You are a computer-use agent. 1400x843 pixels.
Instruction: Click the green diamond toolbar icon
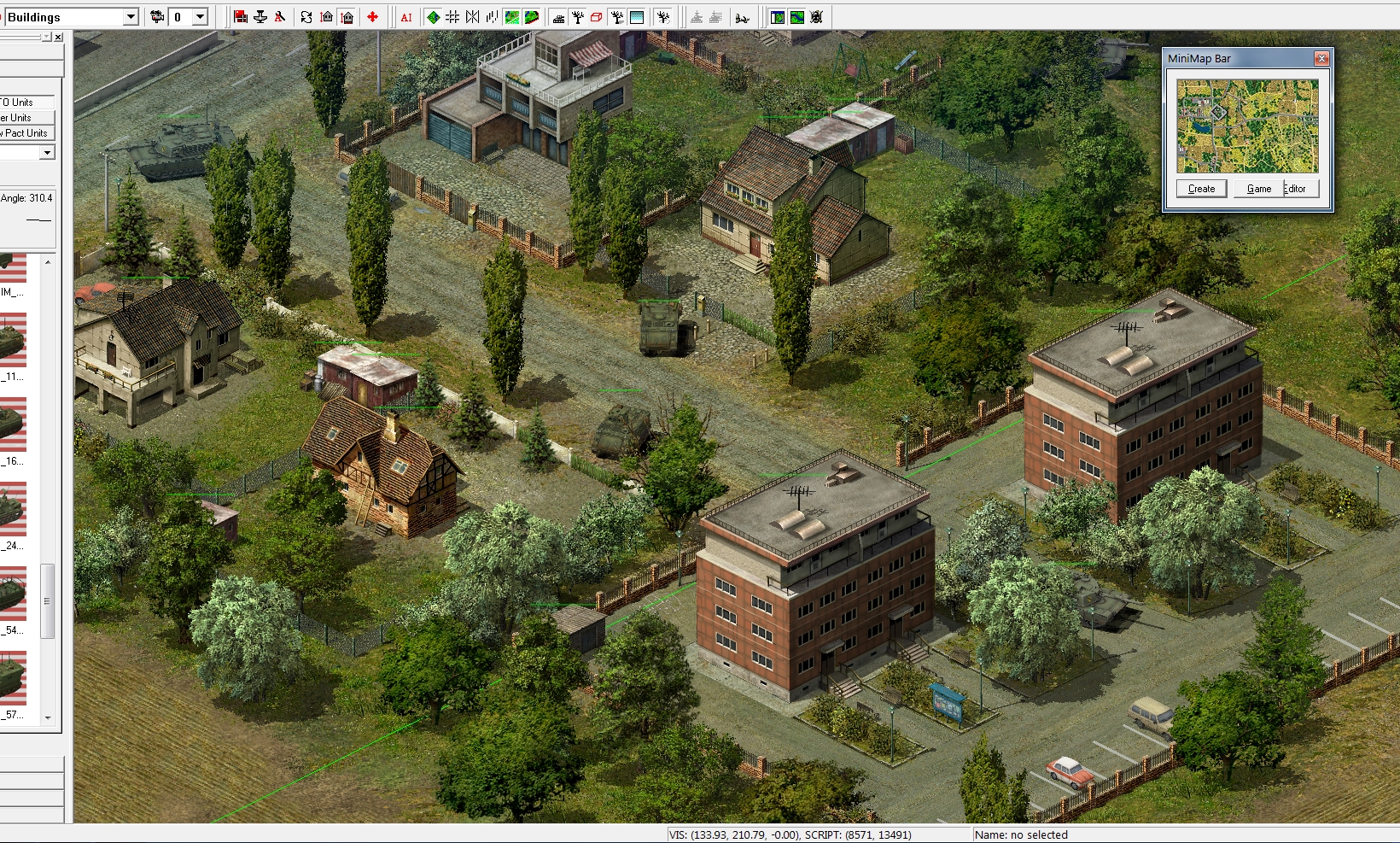pos(434,17)
